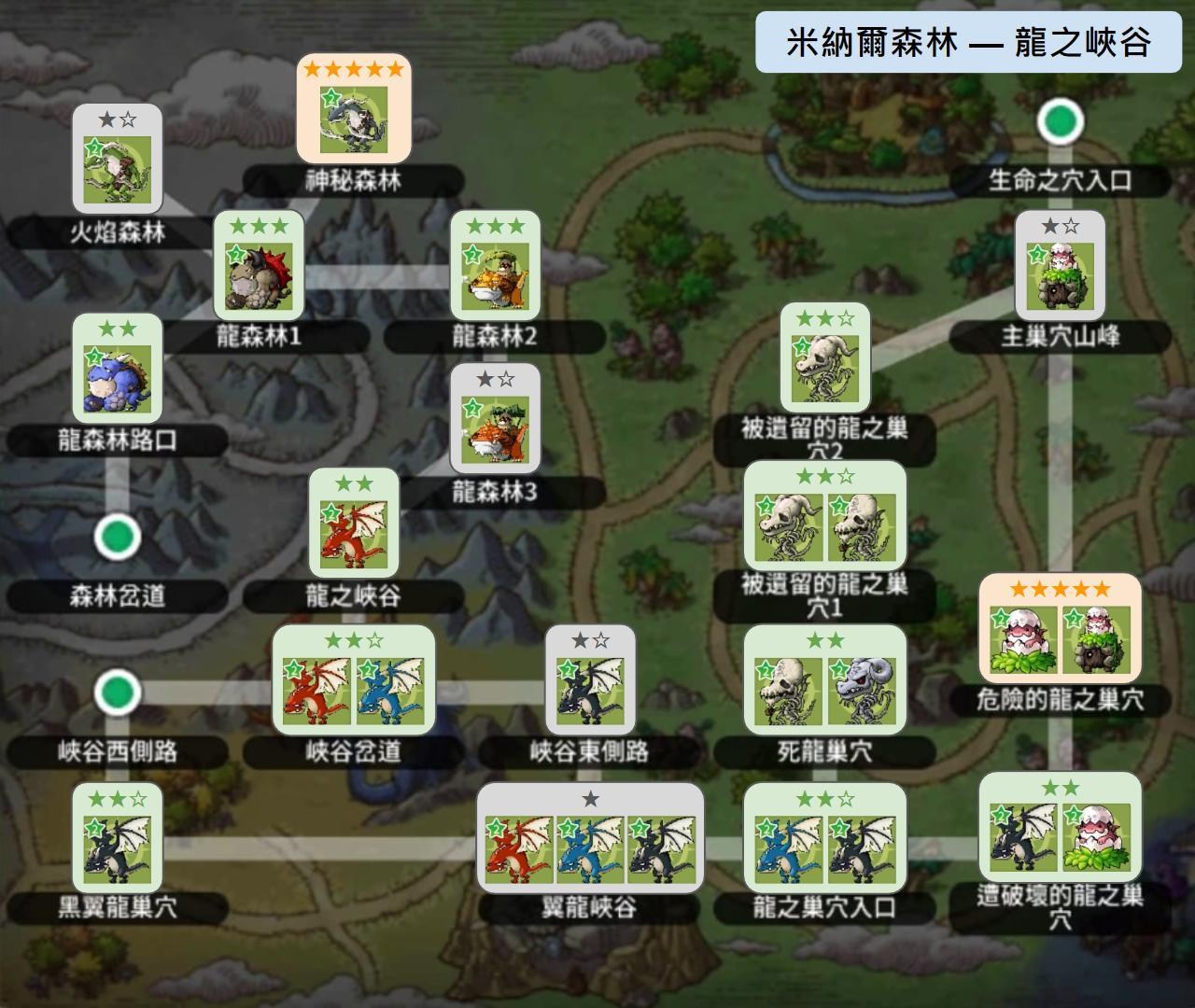Select the 死龍巢穴 skeleton monster card
1195x1008 pixels.
tap(825, 682)
